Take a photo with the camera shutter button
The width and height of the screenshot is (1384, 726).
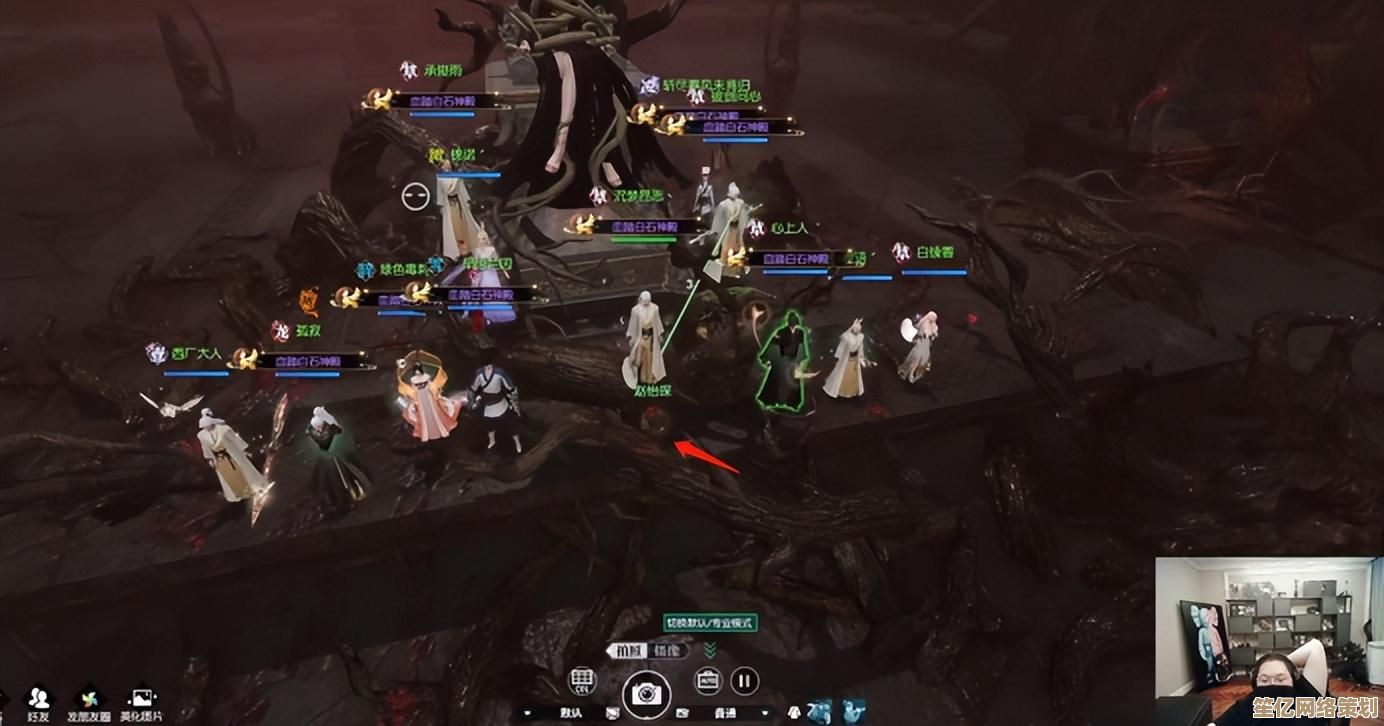click(x=646, y=693)
